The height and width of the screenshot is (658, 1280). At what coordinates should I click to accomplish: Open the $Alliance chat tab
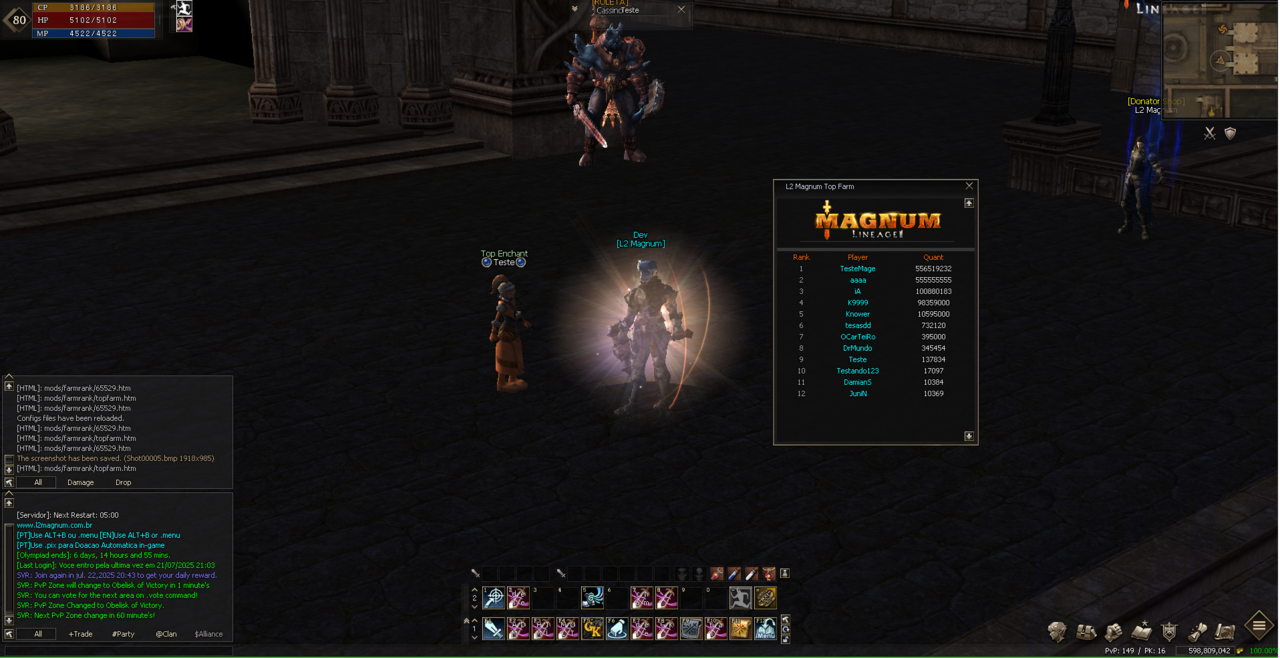click(x=209, y=634)
